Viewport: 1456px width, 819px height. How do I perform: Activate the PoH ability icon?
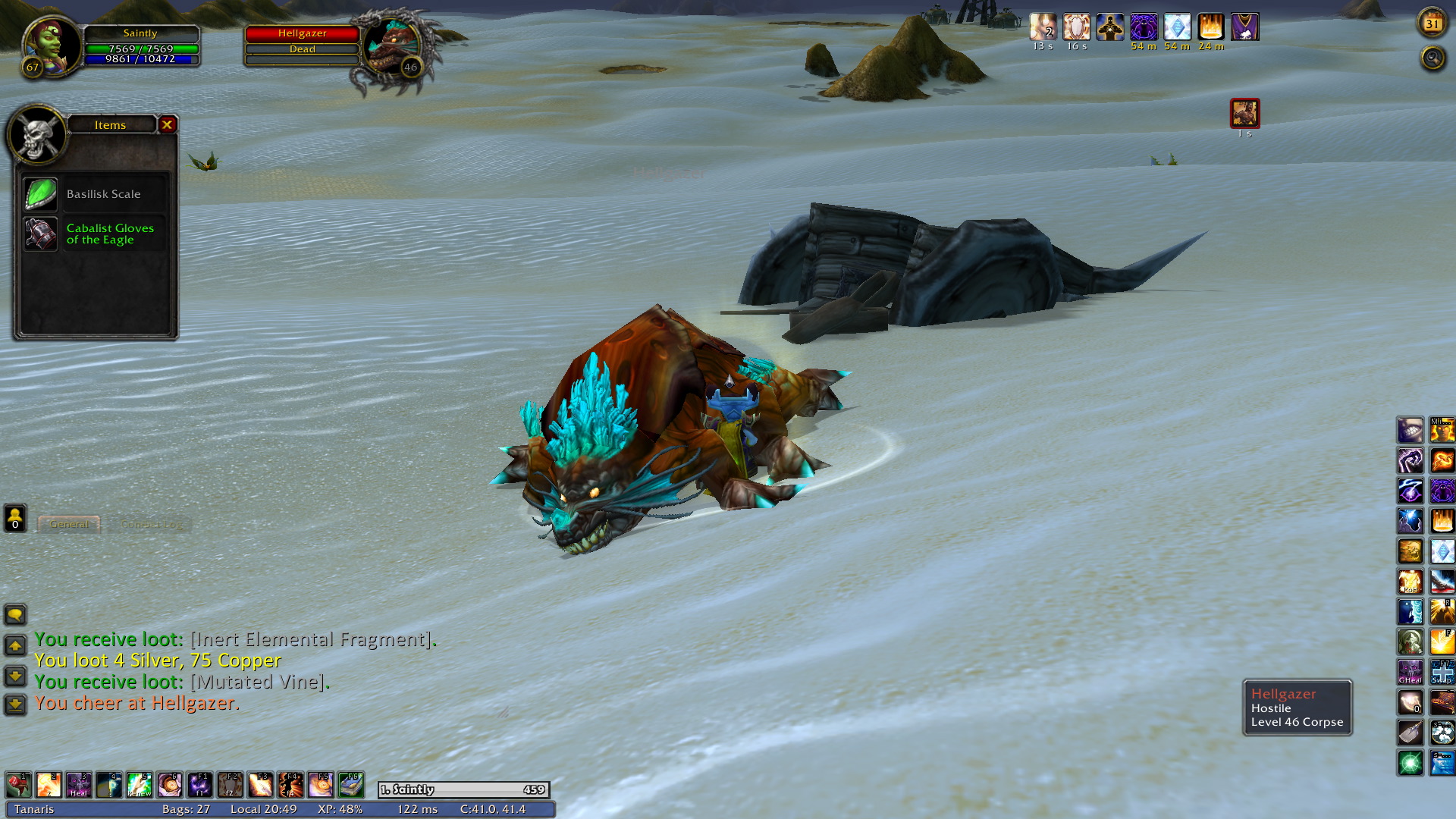coord(1410,582)
